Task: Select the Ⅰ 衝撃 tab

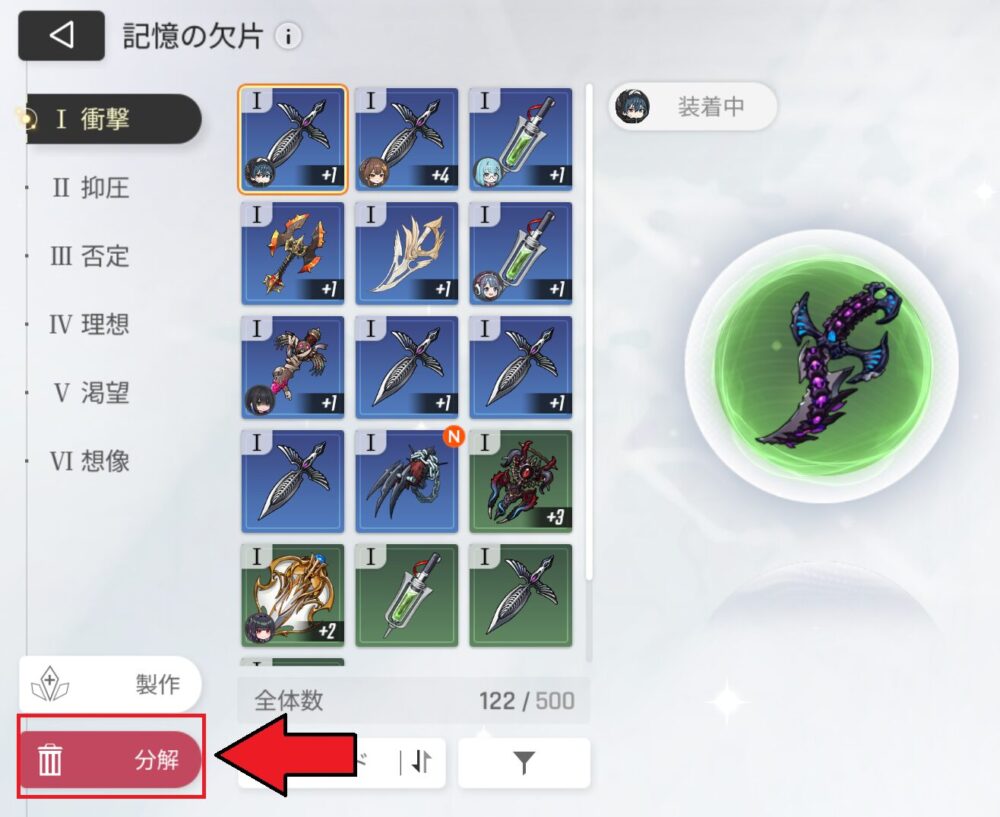Action: point(108,119)
